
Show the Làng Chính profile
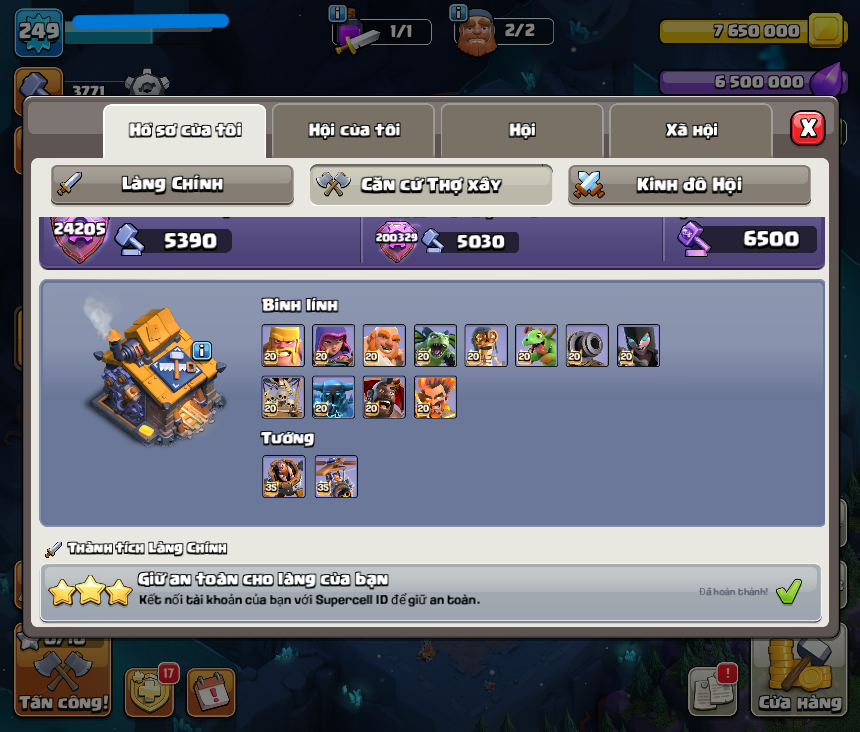172,184
